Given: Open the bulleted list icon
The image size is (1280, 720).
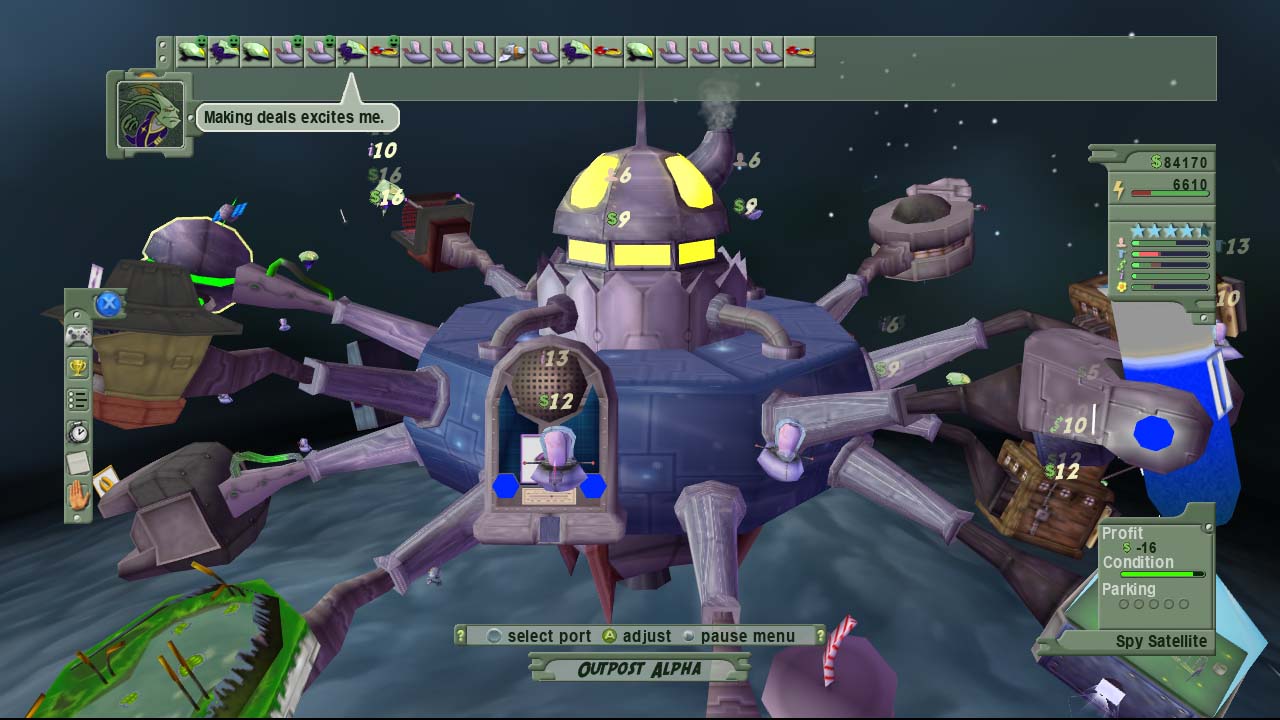Looking at the screenshot, I should coord(78,400).
